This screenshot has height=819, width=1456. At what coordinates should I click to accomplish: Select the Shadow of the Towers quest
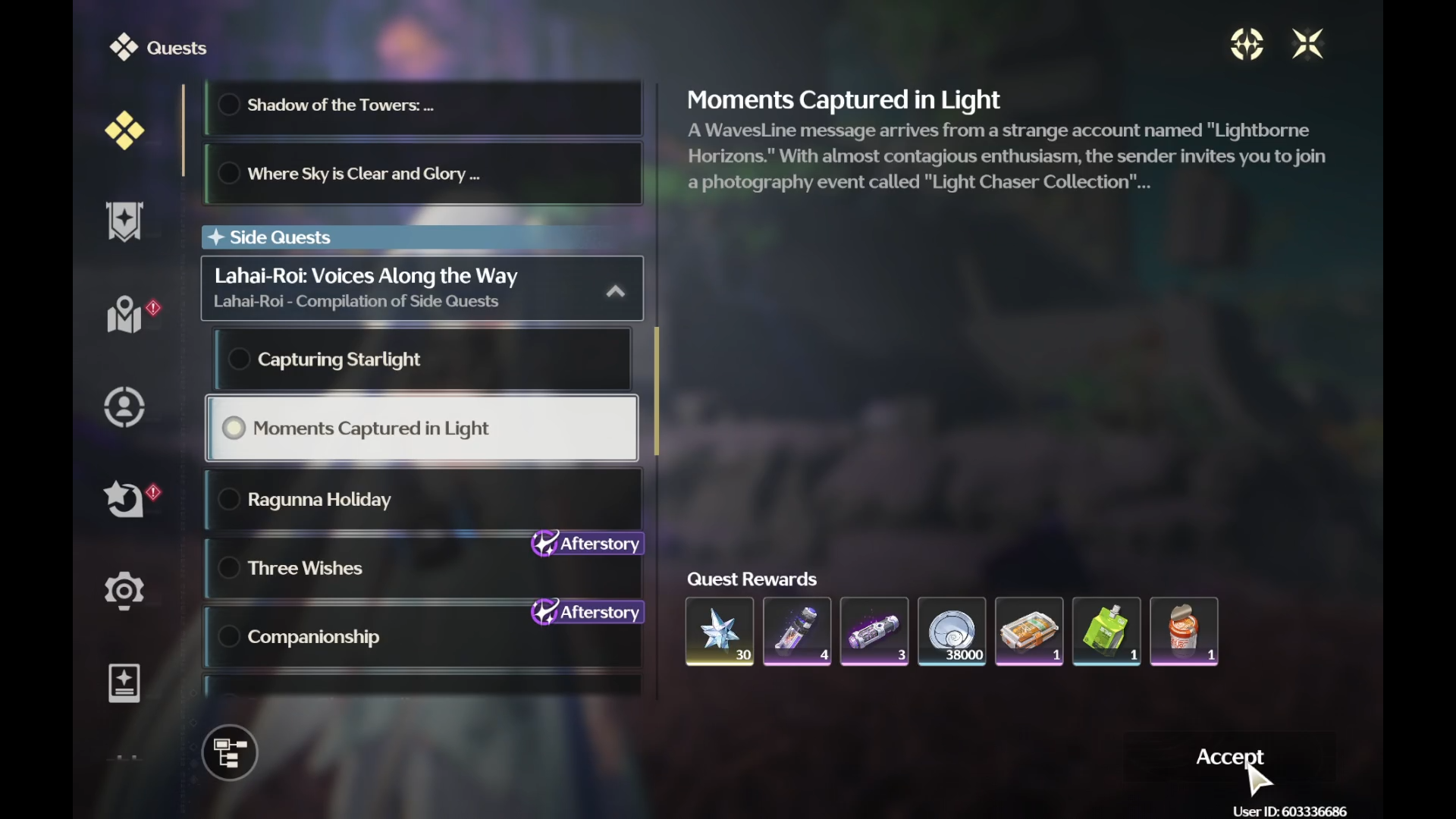[x=422, y=105]
